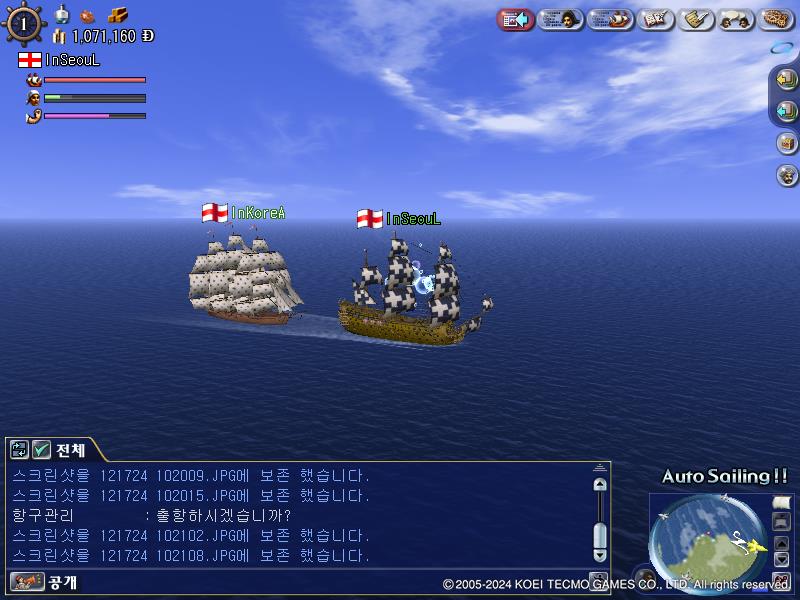Click the turbaned face side button

(786, 175)
